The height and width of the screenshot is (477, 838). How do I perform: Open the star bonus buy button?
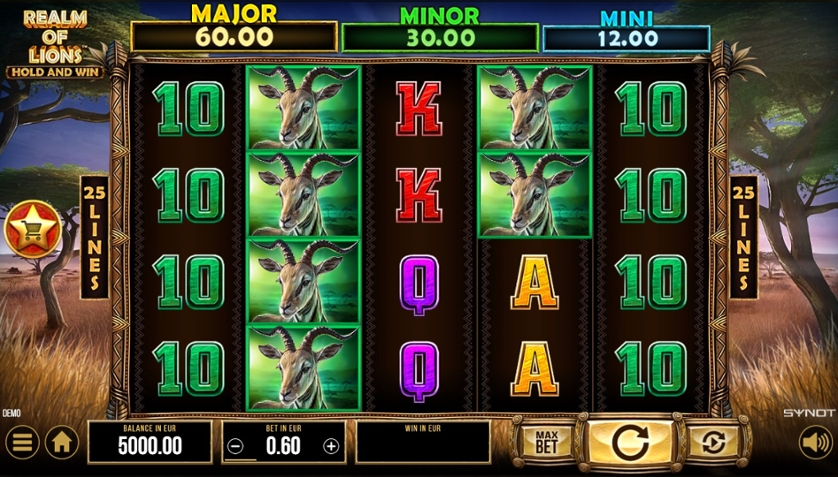(x=32, y=229)
